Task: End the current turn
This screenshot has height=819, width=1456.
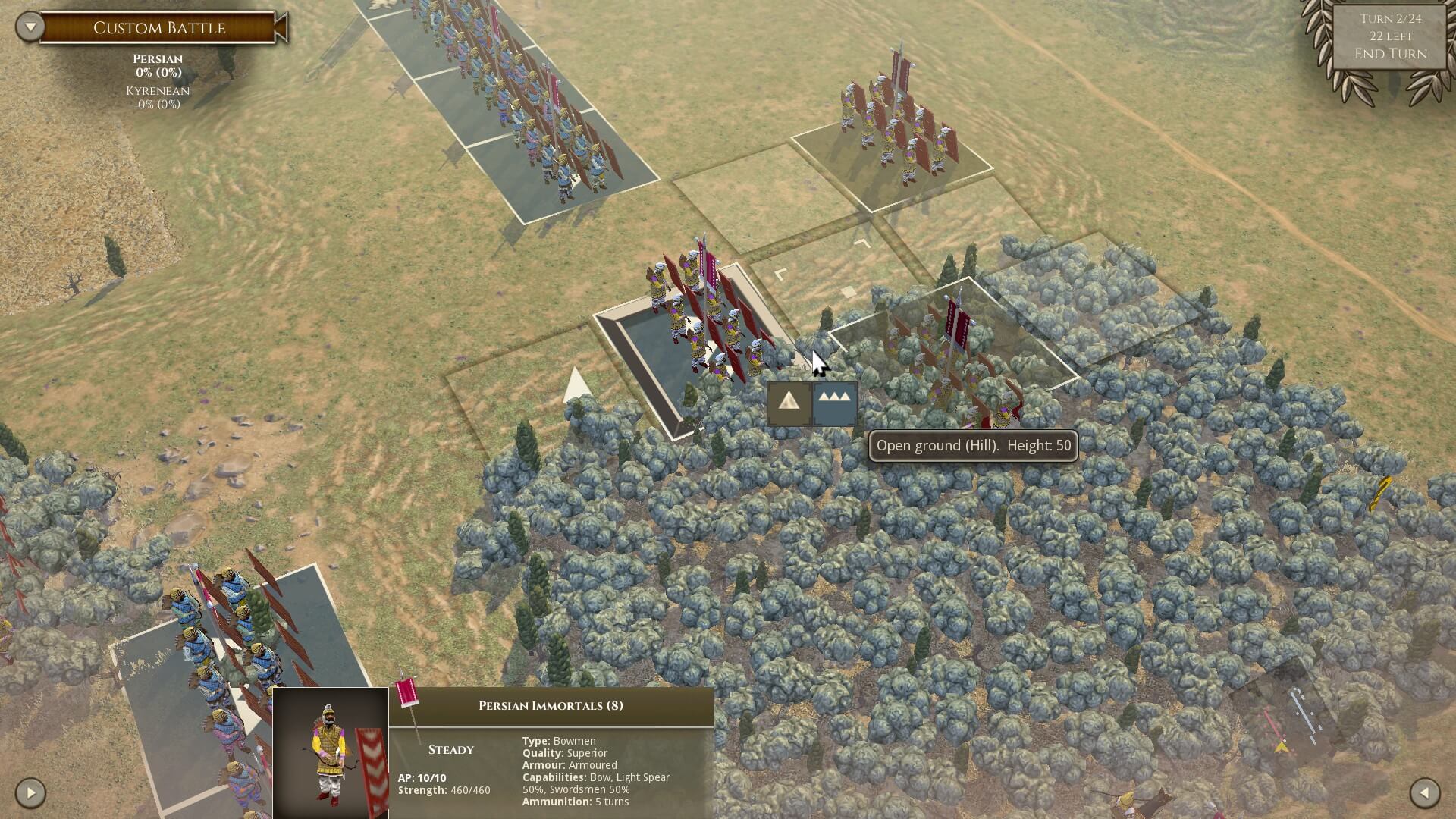Action: coord(1390,54)
